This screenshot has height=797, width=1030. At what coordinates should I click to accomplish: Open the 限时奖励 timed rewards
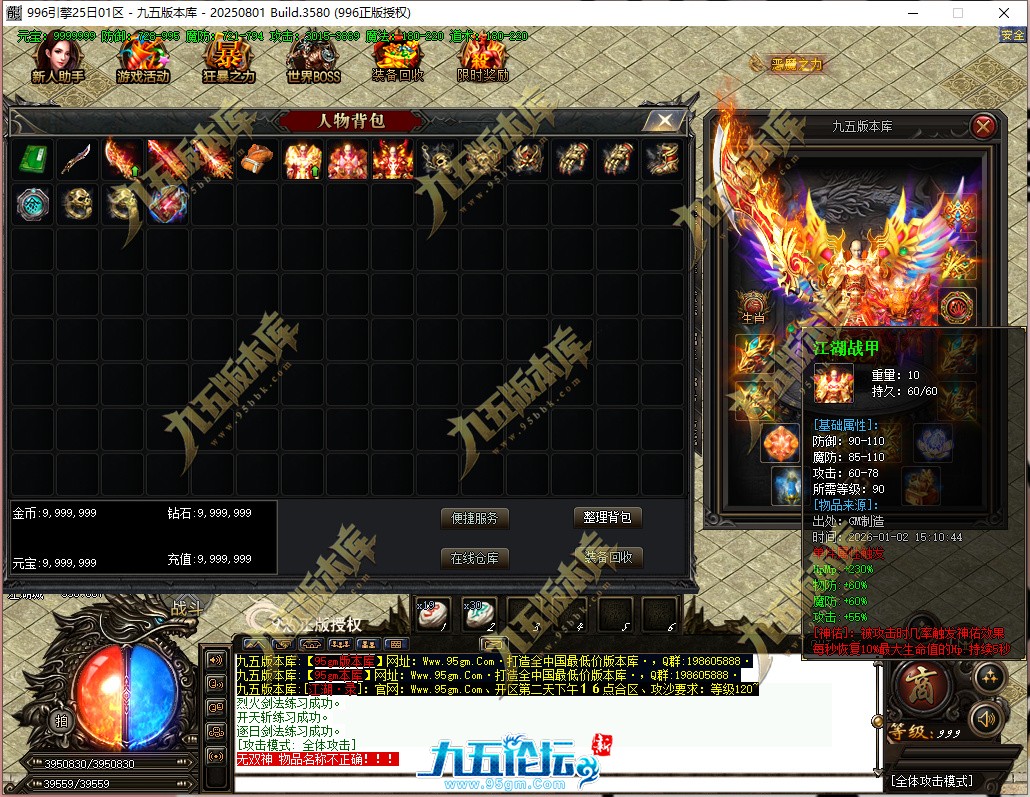[x=483, y=61]
